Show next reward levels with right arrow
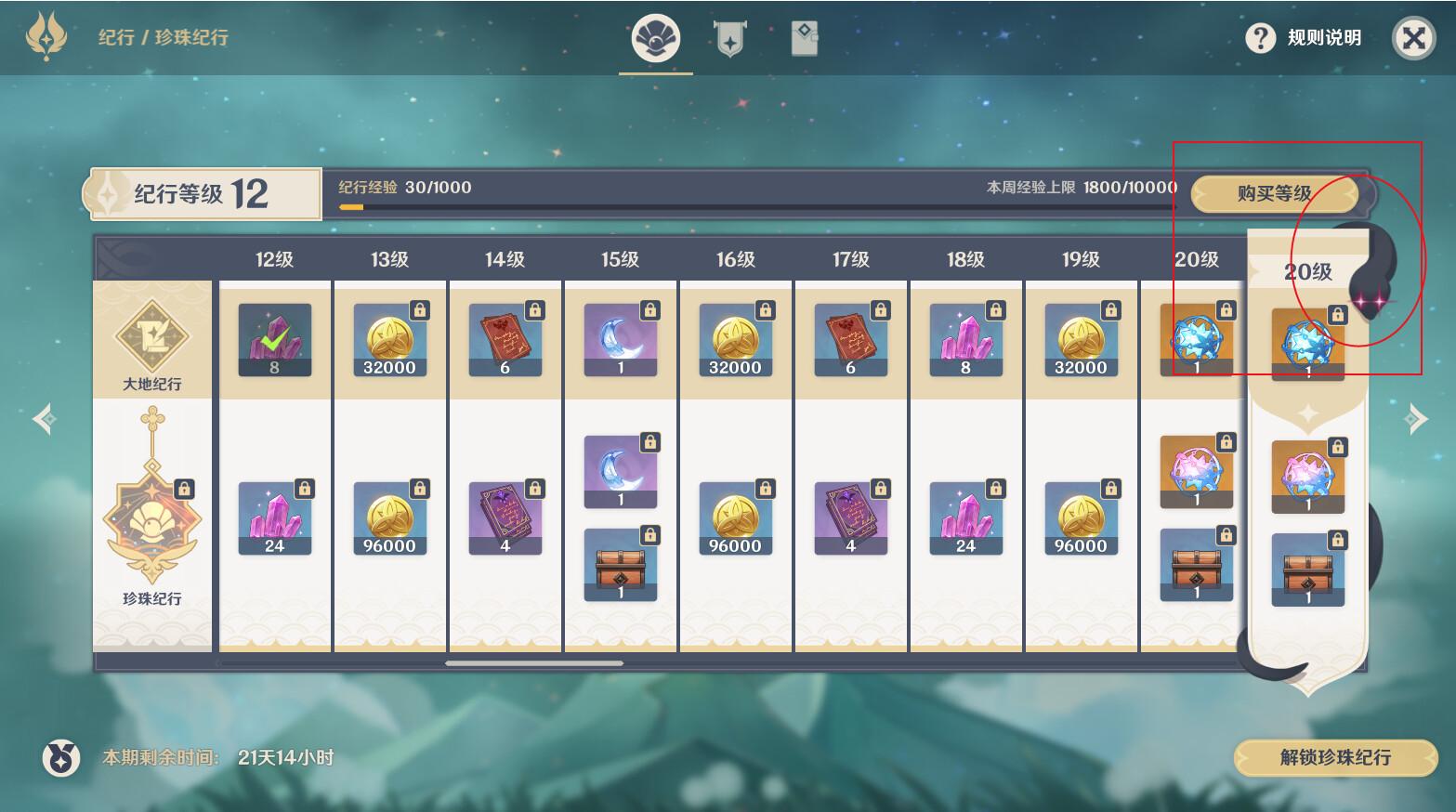 click(1415, 419)
